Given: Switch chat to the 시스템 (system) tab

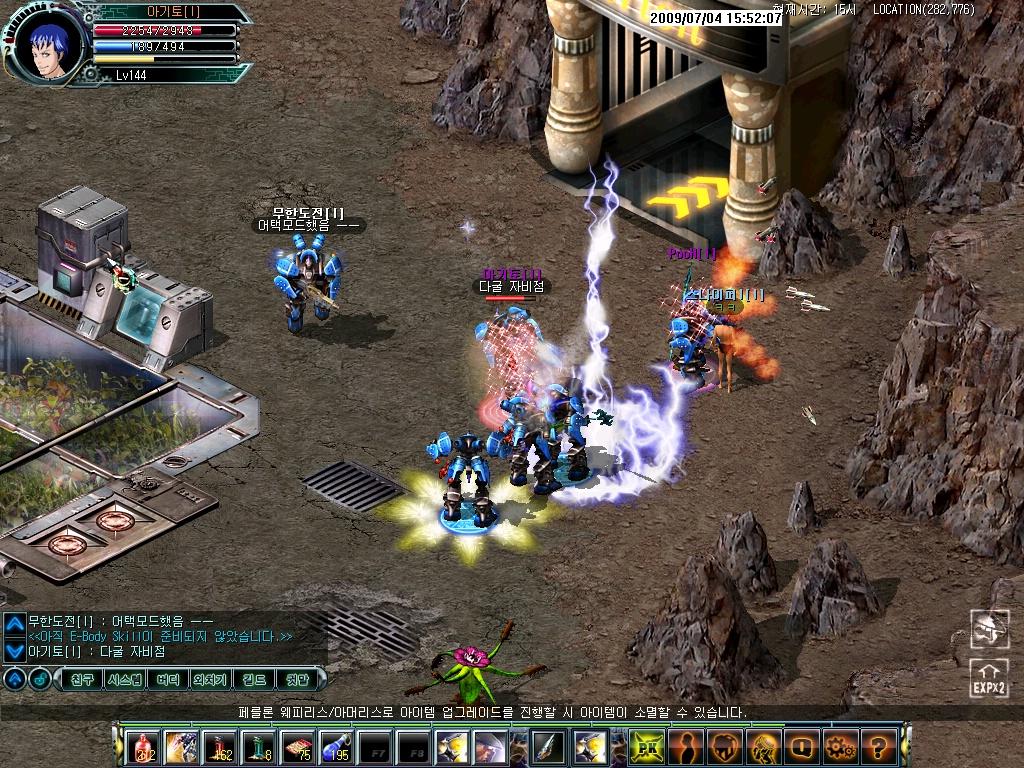Looking at the screenshot, I should 125,679.
